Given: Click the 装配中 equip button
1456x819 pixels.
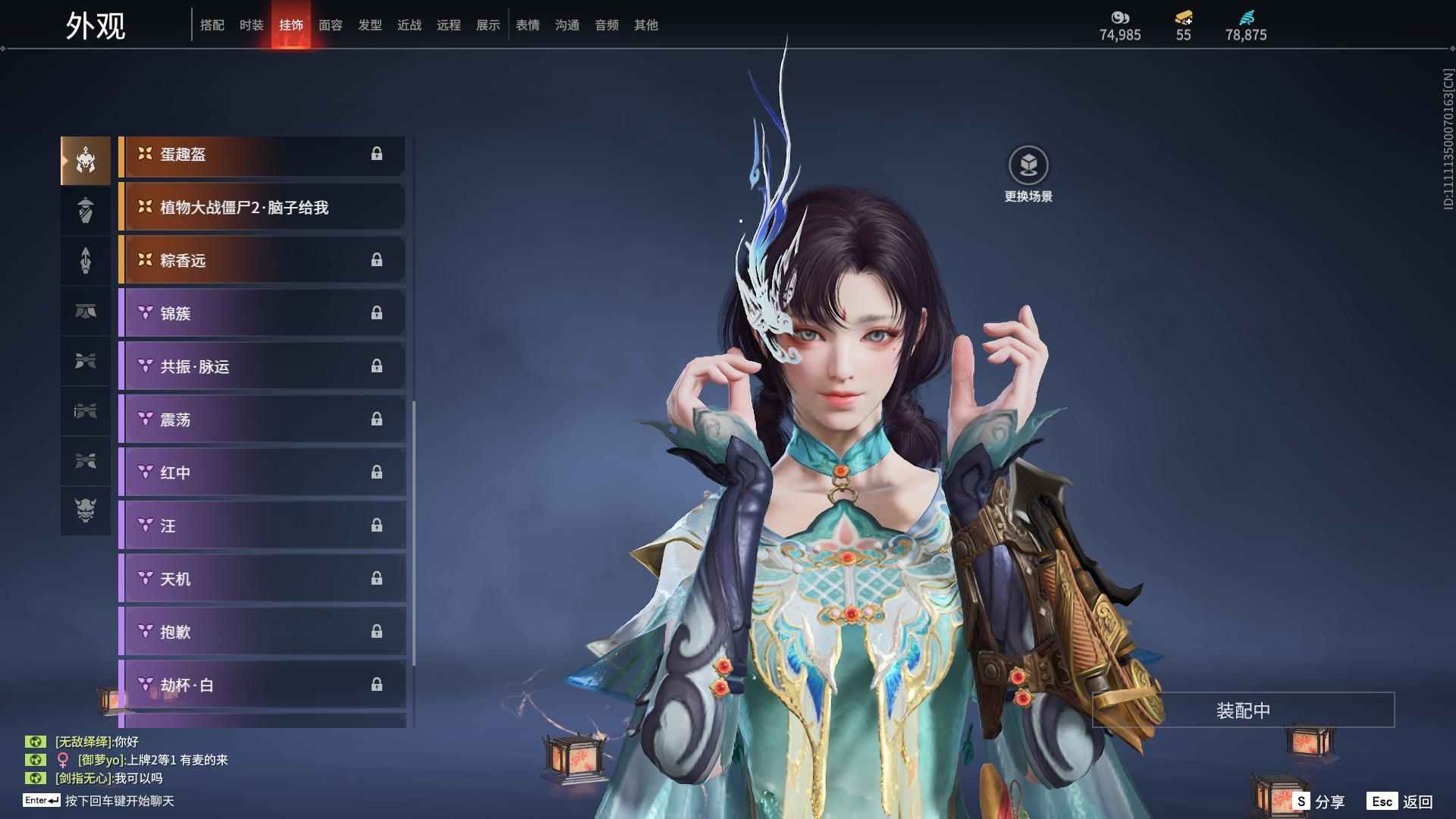Looking at the screenshot, I should coord(1243,711).
